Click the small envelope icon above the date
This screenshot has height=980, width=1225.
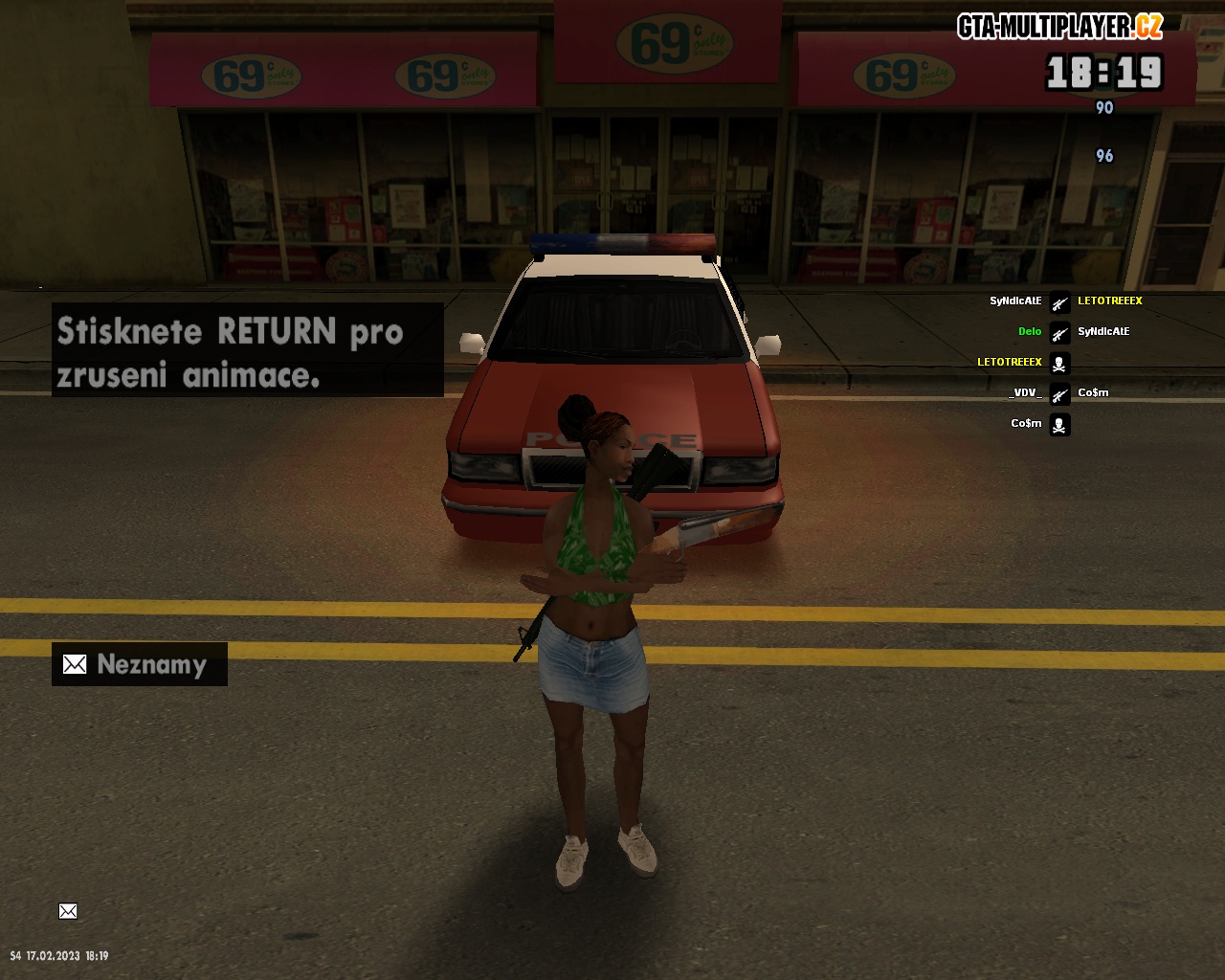coord(68,911)
